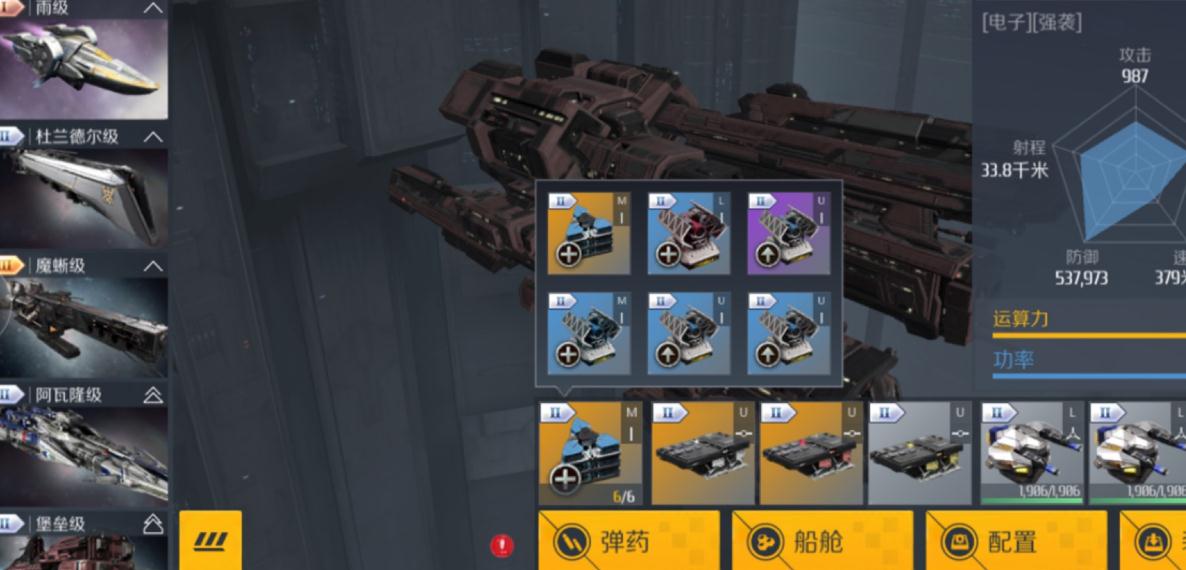Choose the purple-background module in the popup
Screen dimensions: 1186x570
pos(789,233)
